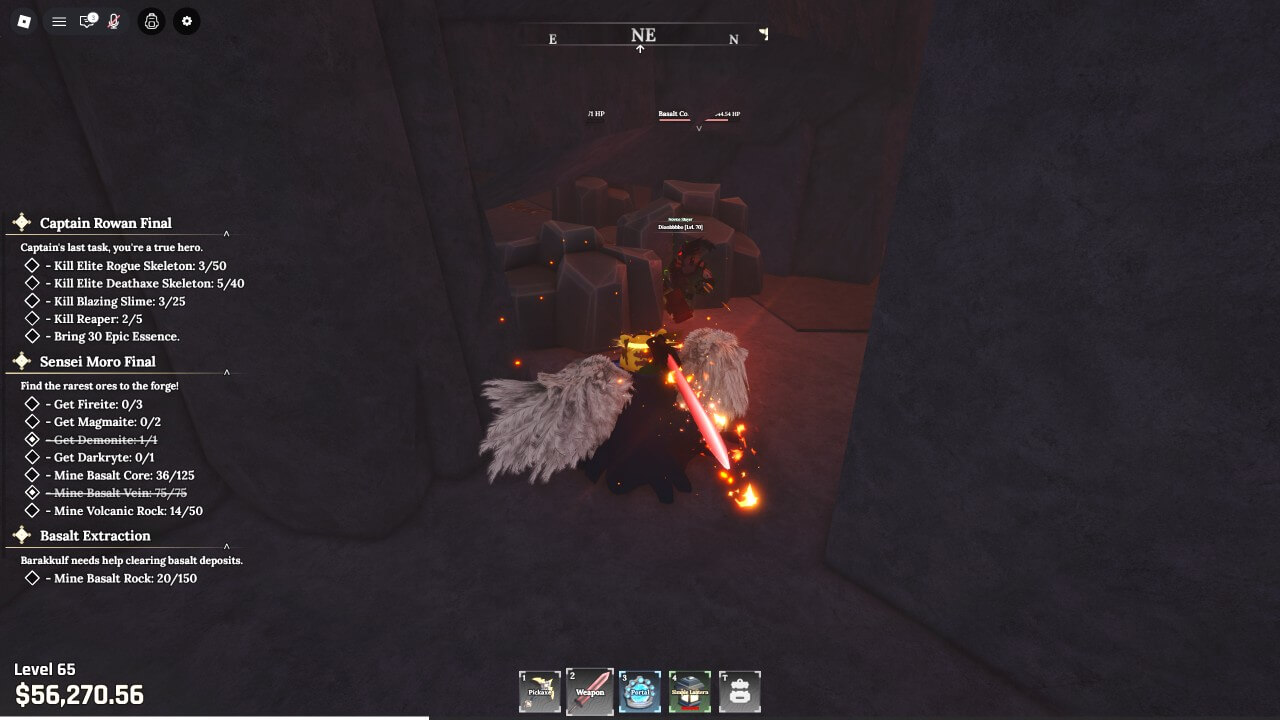Open the chat with unread messages

(88, 21)
